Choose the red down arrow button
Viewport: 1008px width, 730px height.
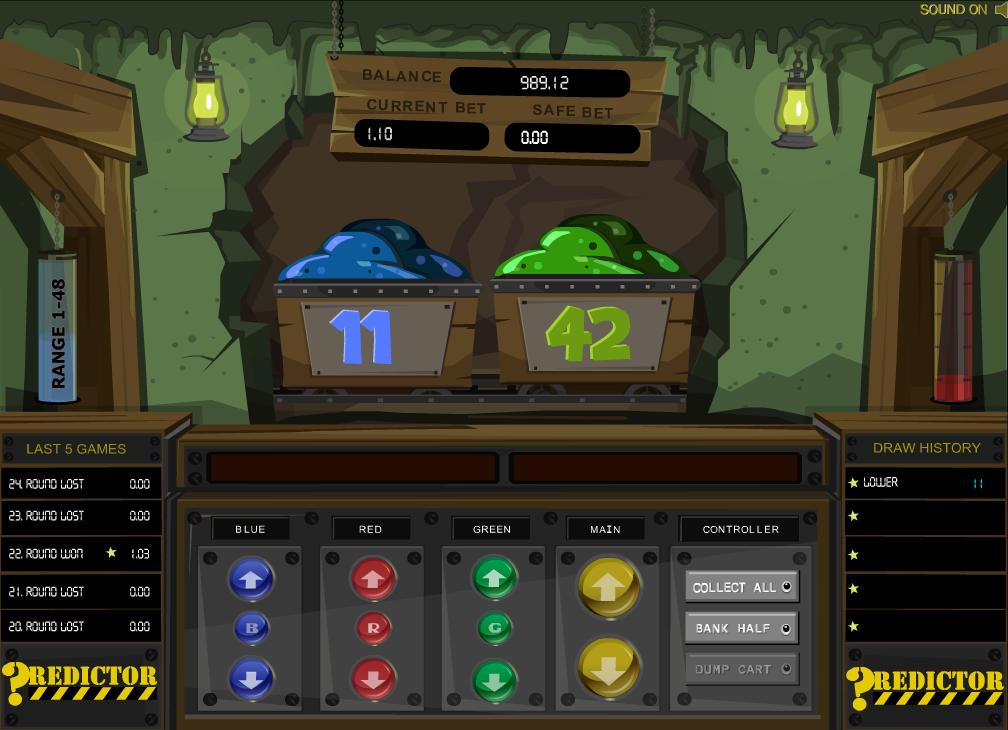pyautogui.click(x=372, y=679)
